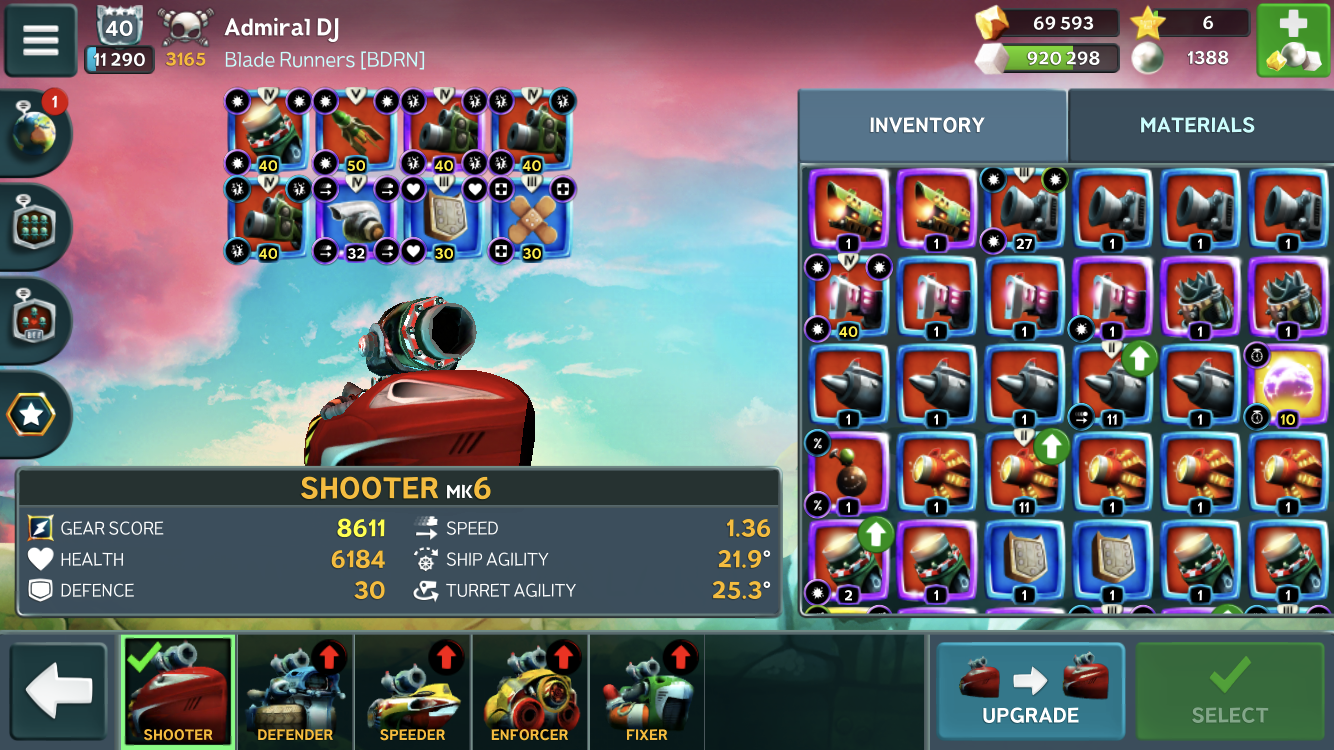Go back with the arrow button
The image size is (1334, 750).
tap(59, 691)
